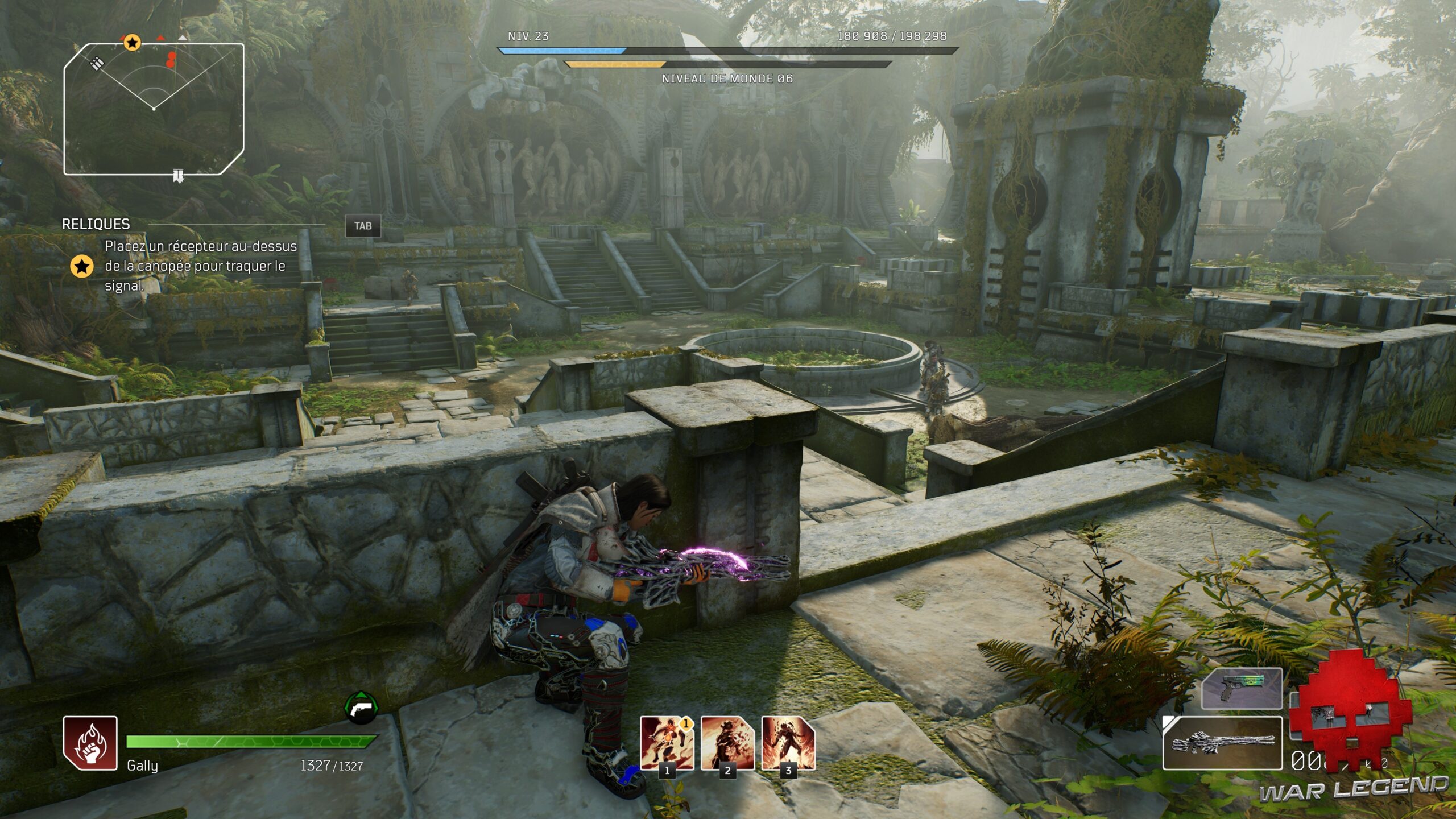1456x819 pixels.
Task: Select the star quest marker on the minimap
Action: tap(132, 42)
